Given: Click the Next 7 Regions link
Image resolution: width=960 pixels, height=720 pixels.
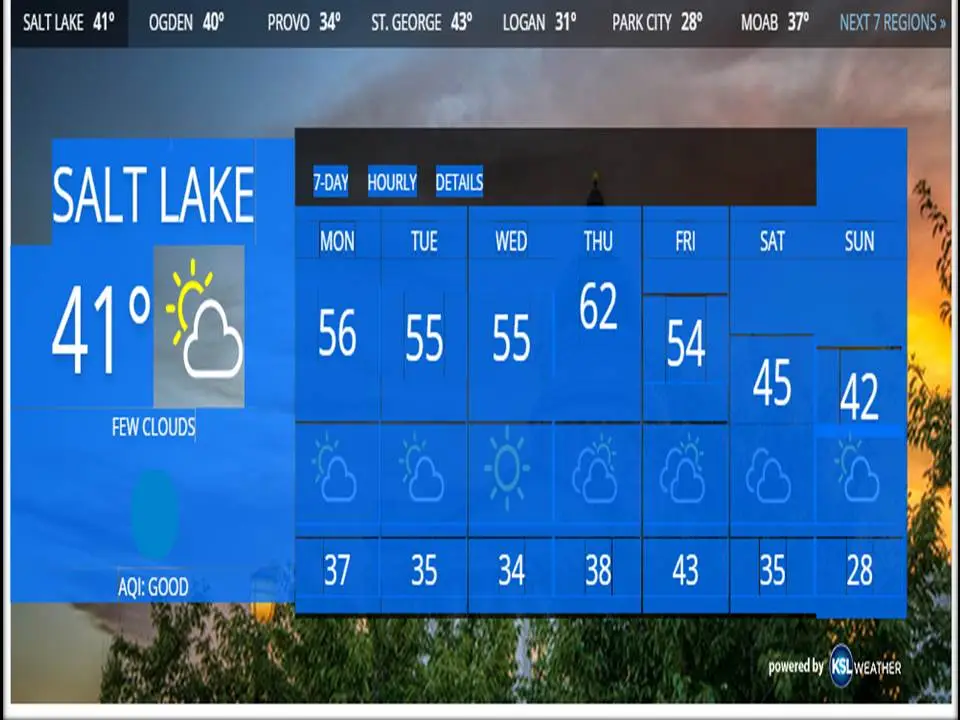Looking at the screenshot, I should click(892, 23).
